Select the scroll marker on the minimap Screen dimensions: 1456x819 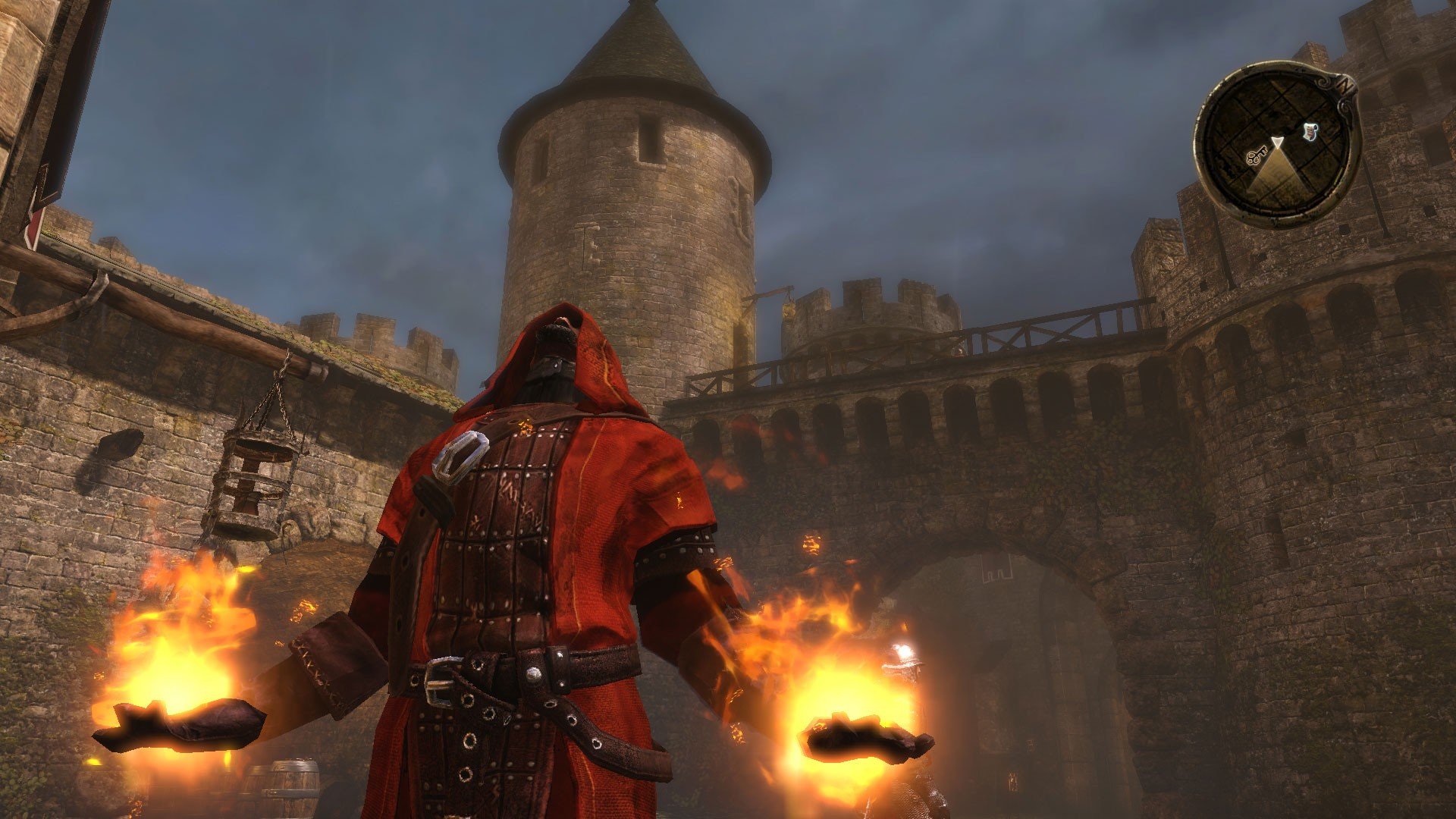pyautogui.click(x=1310, y=133)
